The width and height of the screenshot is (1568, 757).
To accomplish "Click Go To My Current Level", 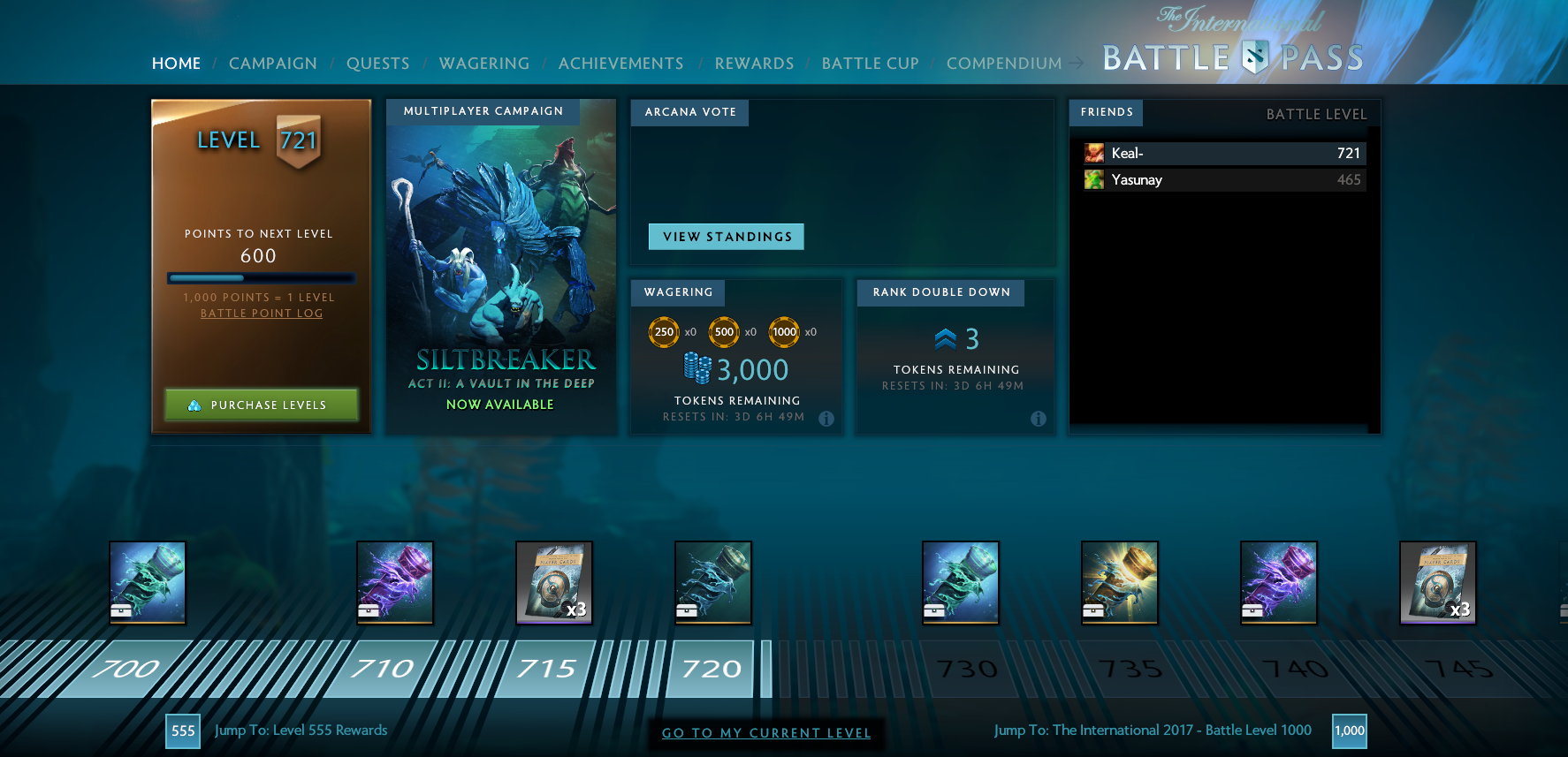I will (x=766, y=733).
